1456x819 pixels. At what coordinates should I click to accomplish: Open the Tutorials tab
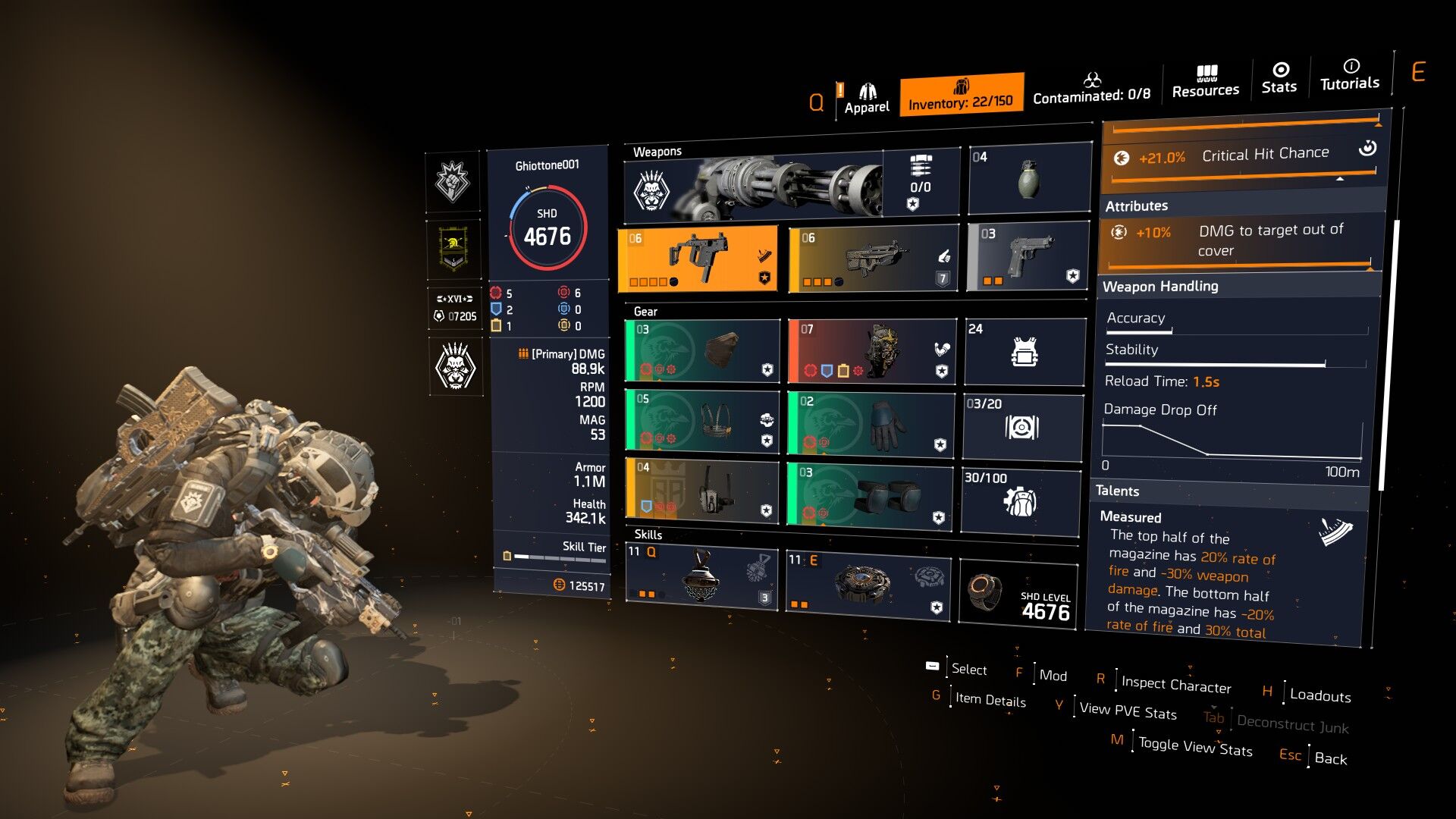tap(1350, 75)
